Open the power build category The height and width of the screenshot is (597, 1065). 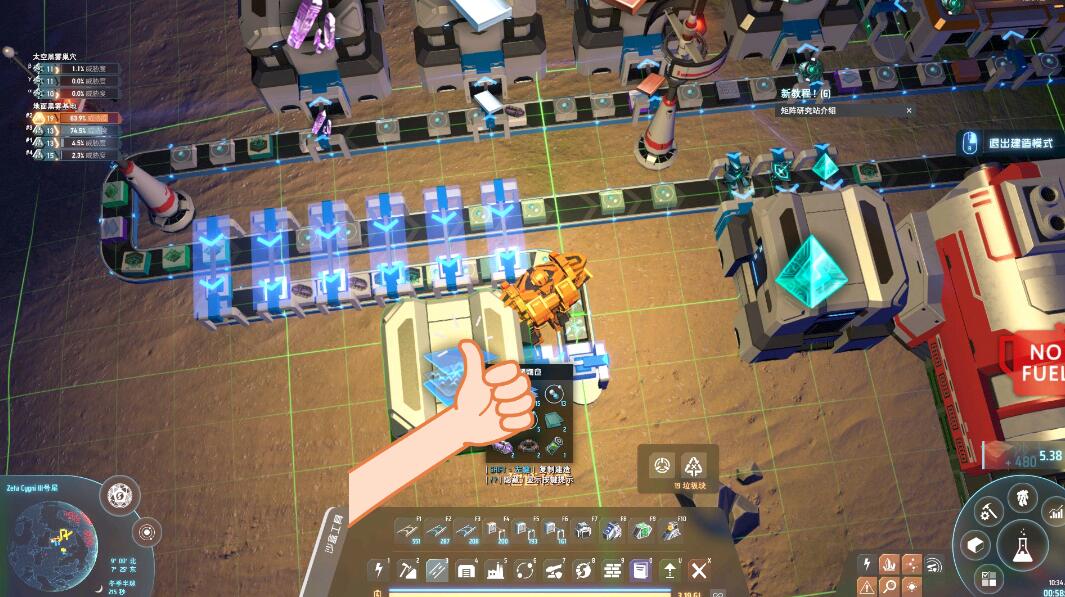coord(378,570)
